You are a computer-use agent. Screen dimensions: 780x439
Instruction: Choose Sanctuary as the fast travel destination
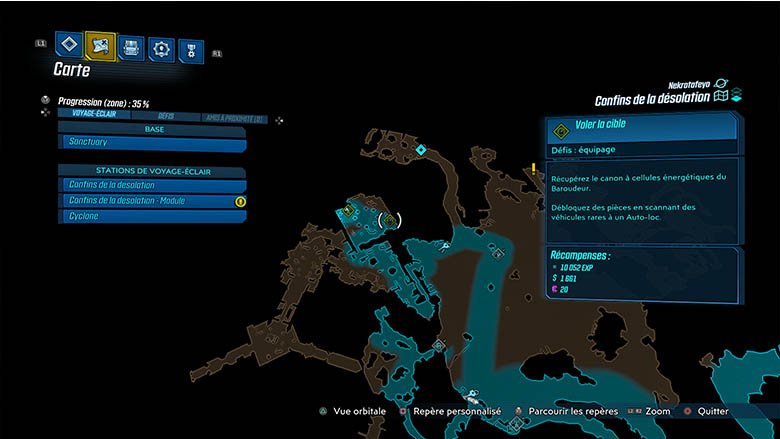click(152, 144)
